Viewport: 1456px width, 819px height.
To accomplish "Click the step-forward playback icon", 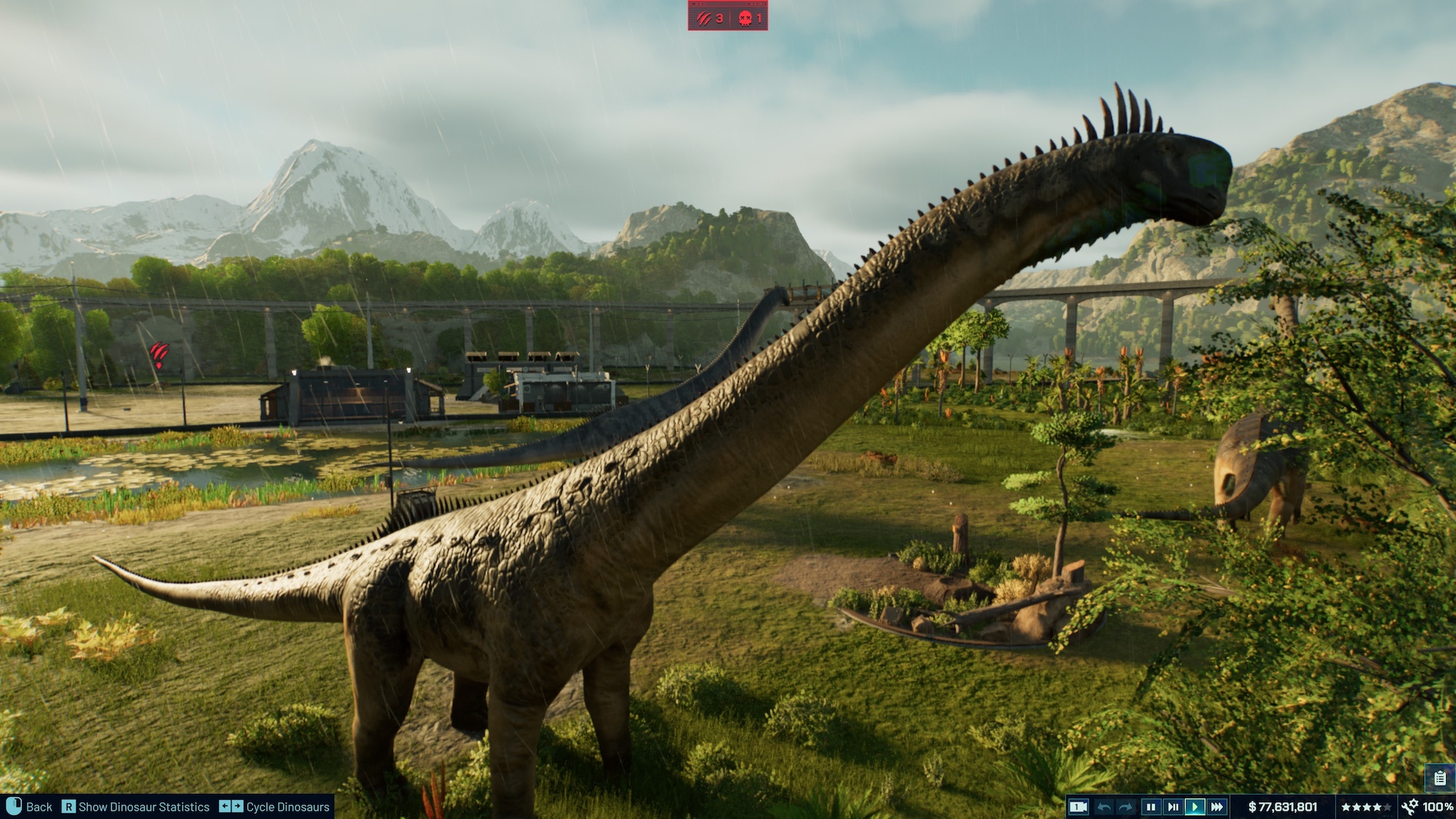I will tap(1172, 806).
